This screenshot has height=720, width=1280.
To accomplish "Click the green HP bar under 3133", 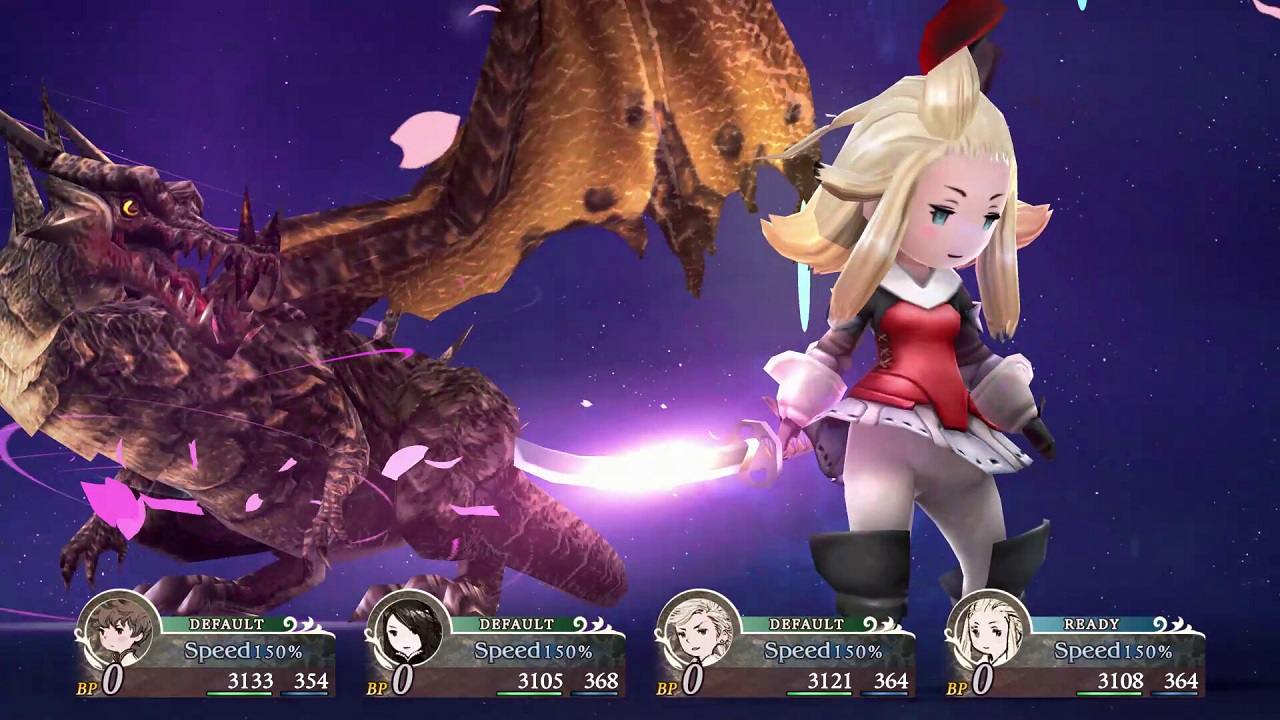I will [237, 692].
